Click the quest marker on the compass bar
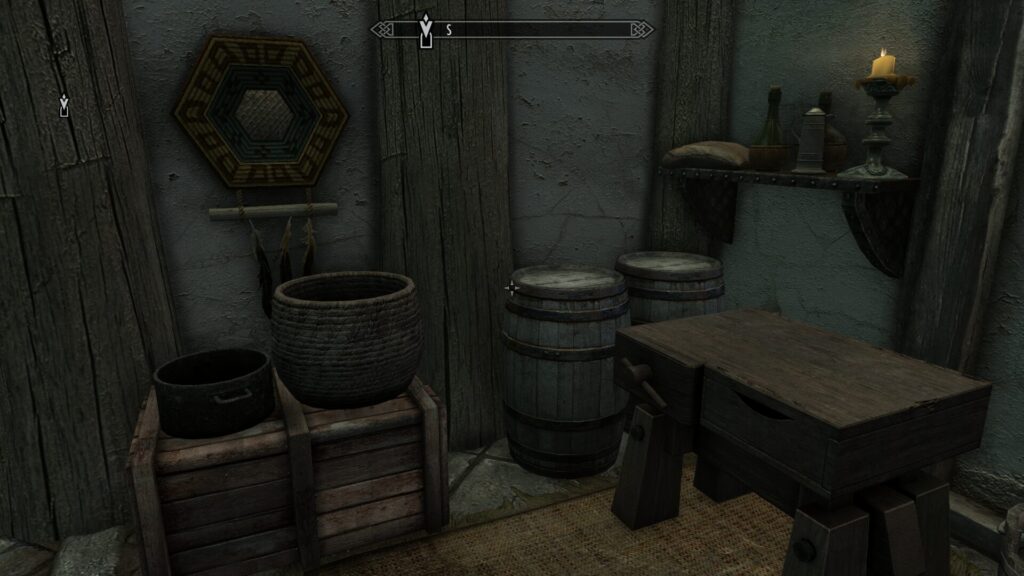Viewport: 1024px width, 576px height. (426, 29)
